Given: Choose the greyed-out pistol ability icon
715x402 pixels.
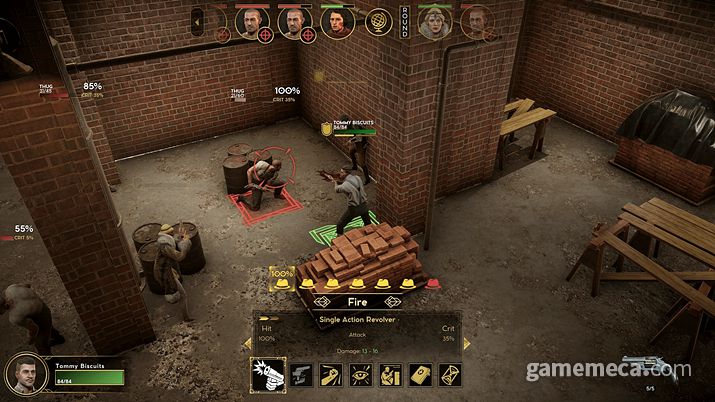Looking at the screenshot, I should click(302, 376).
